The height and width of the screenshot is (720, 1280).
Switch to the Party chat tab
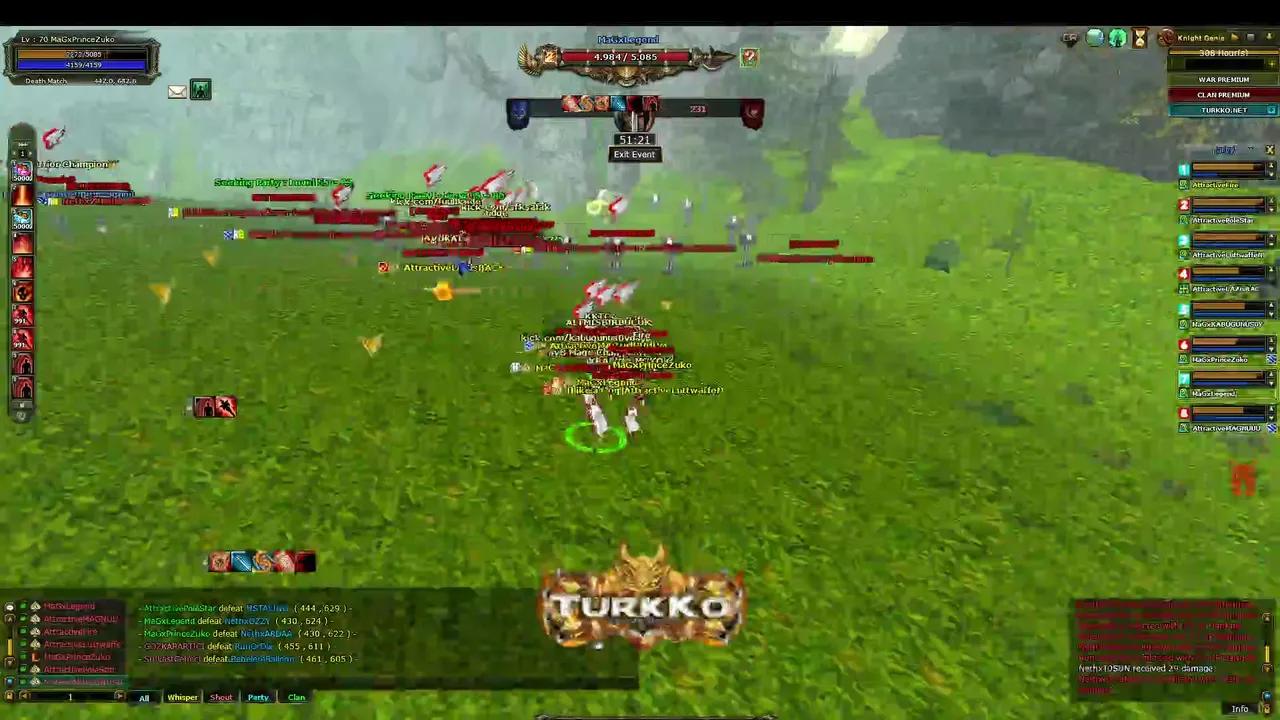click(x=258, y=697)
